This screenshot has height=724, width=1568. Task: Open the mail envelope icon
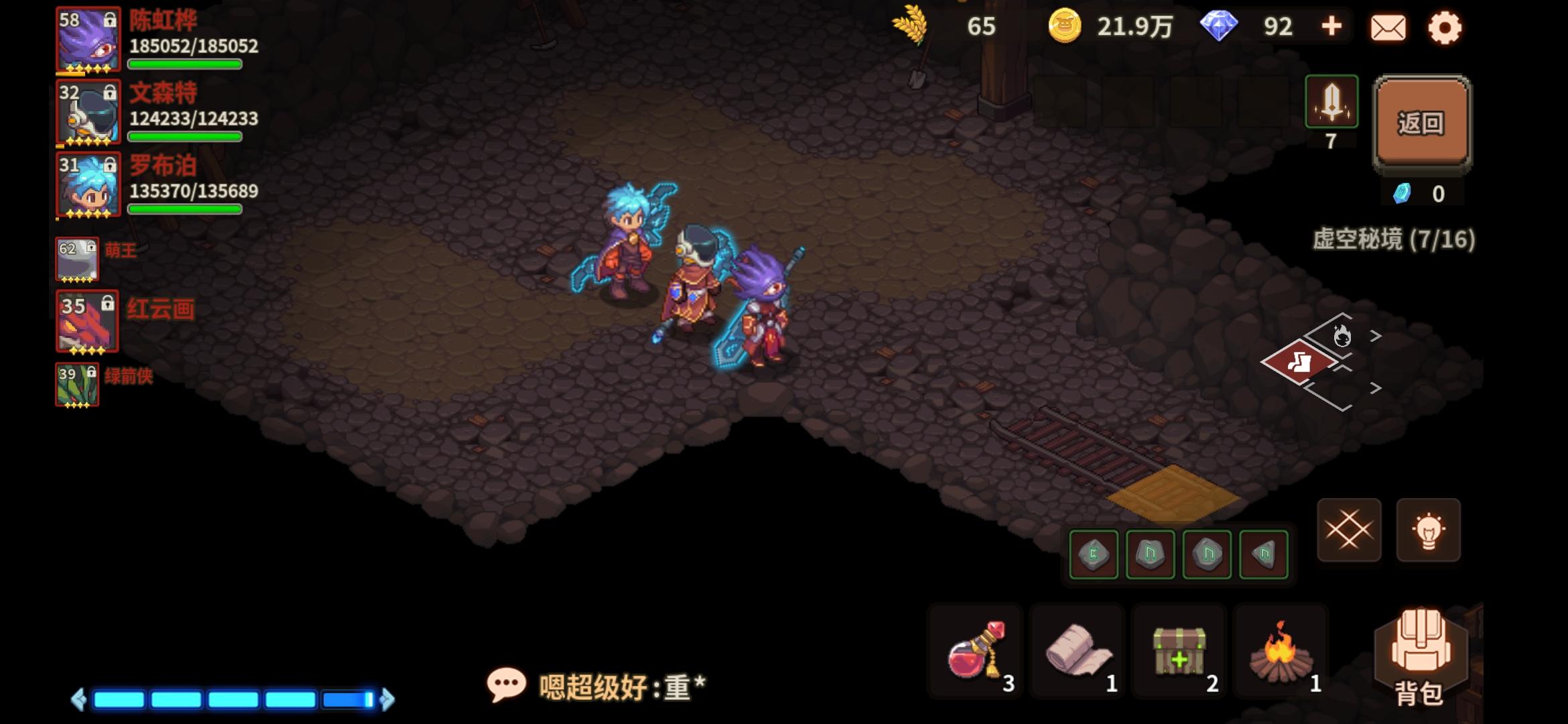point(1388,27)
